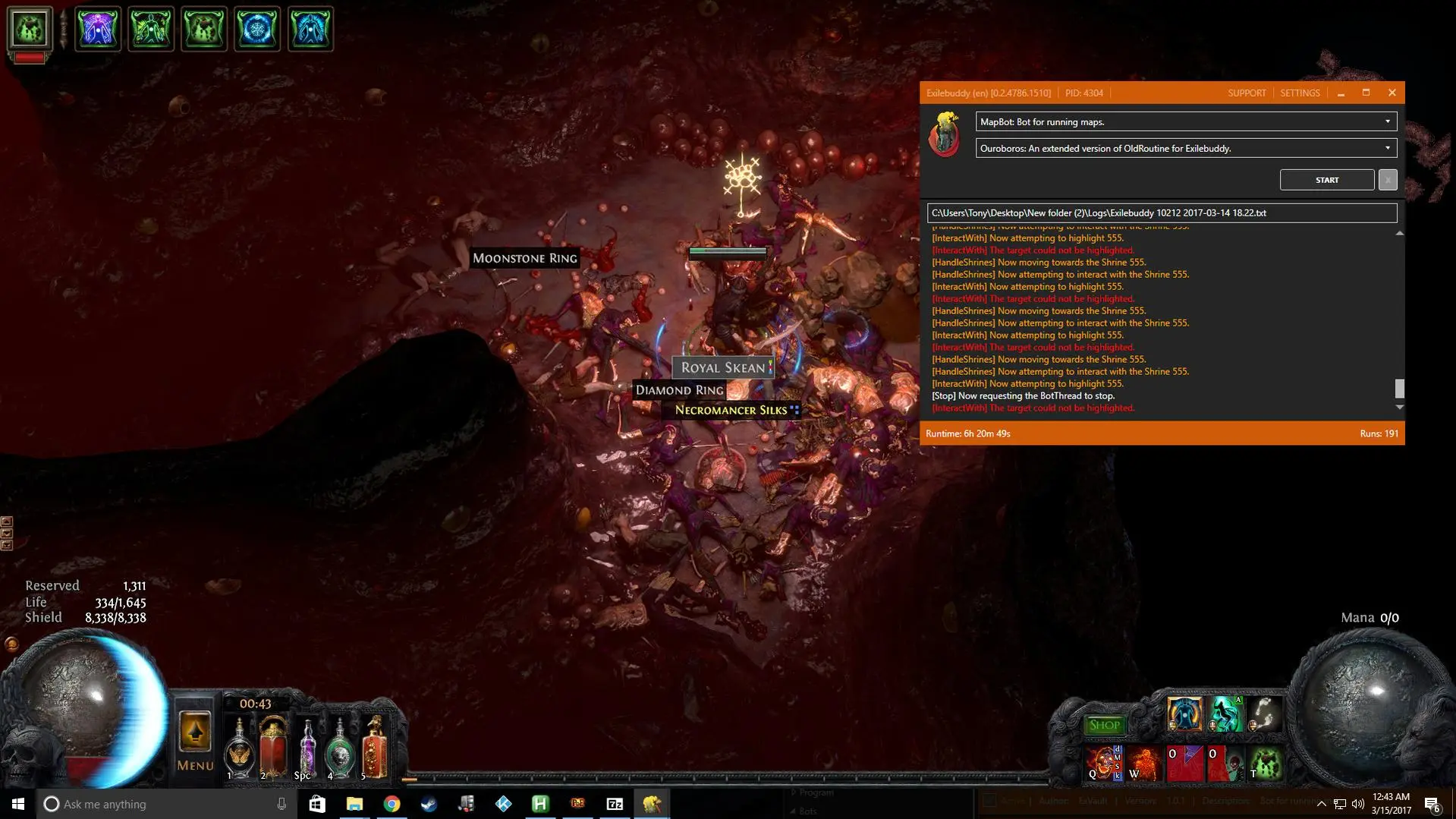Screen dimensions: 1456x819
Task: Click the blue snowflake aura buff icon
Action: pos(257,29)
